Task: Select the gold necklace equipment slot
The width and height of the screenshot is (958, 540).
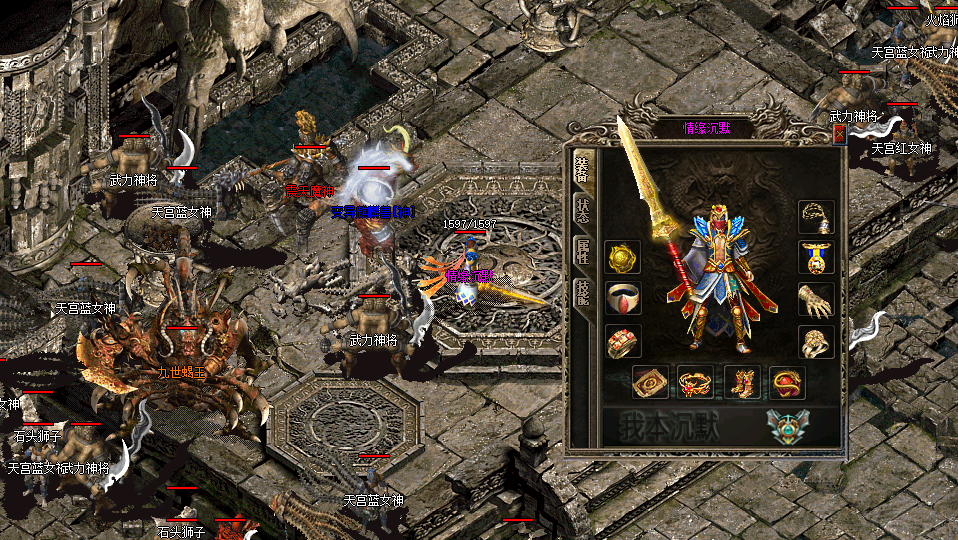Action: [x=816, y=217]
